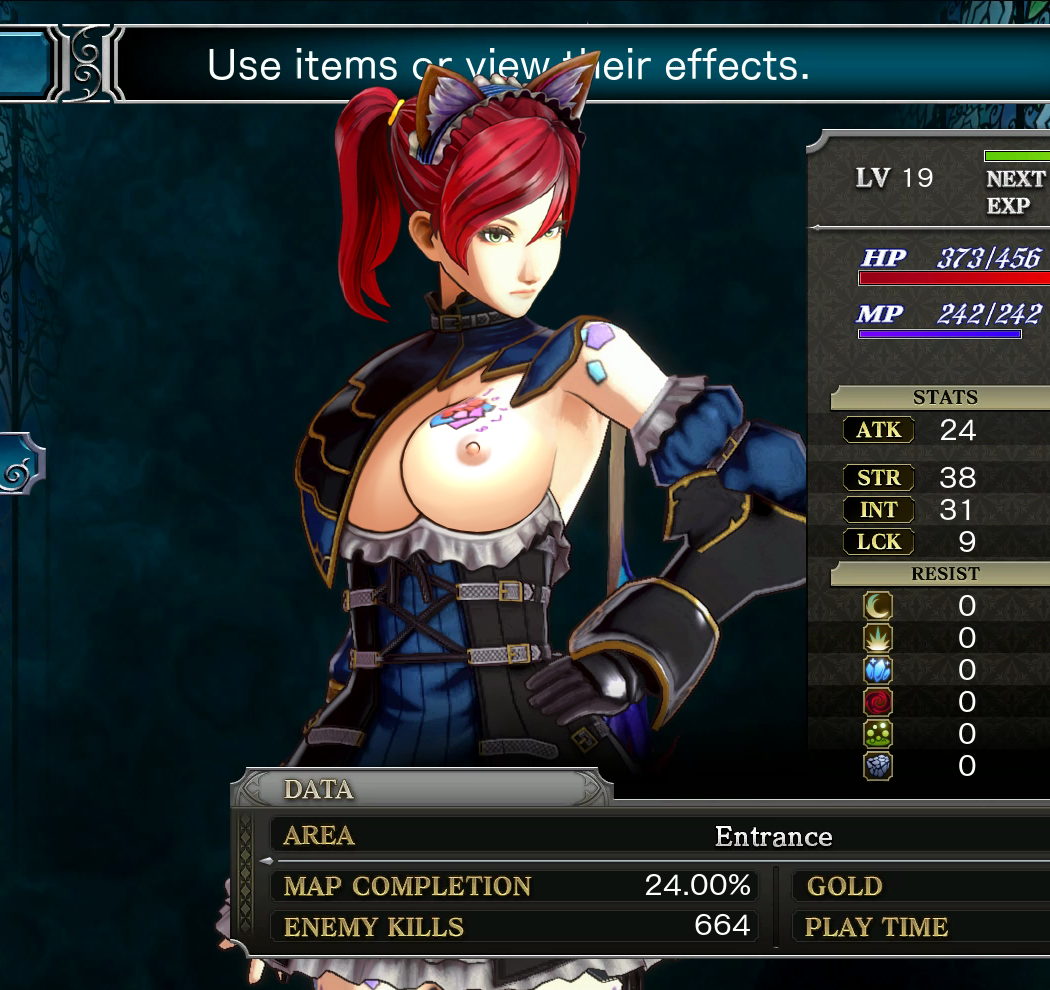Screen dimensions: 1050x990
Task: Click the LCK stat label
Action: 878,542
